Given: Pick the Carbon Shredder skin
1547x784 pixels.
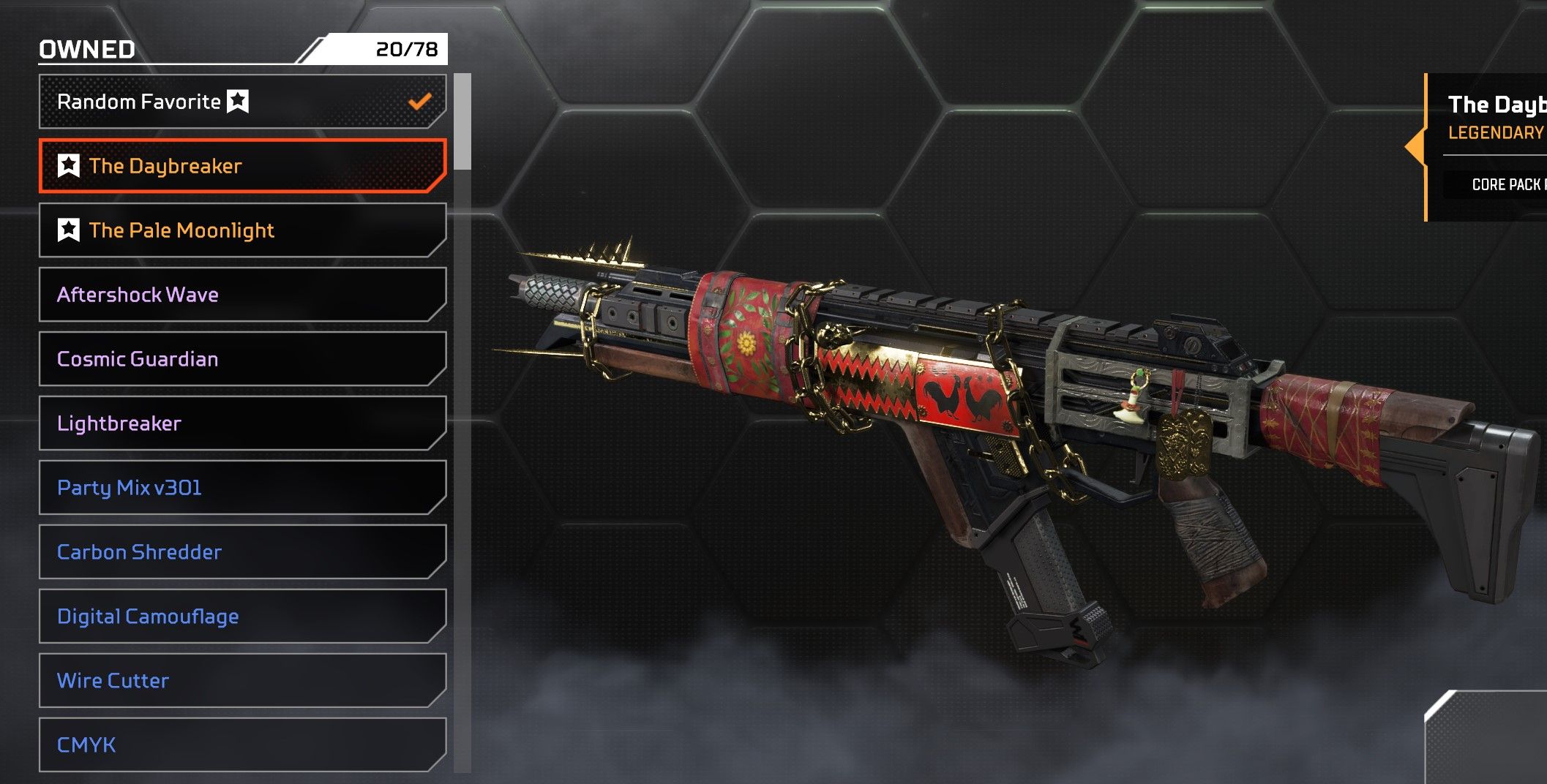Looking at the screenshot, I should [241, 552].
